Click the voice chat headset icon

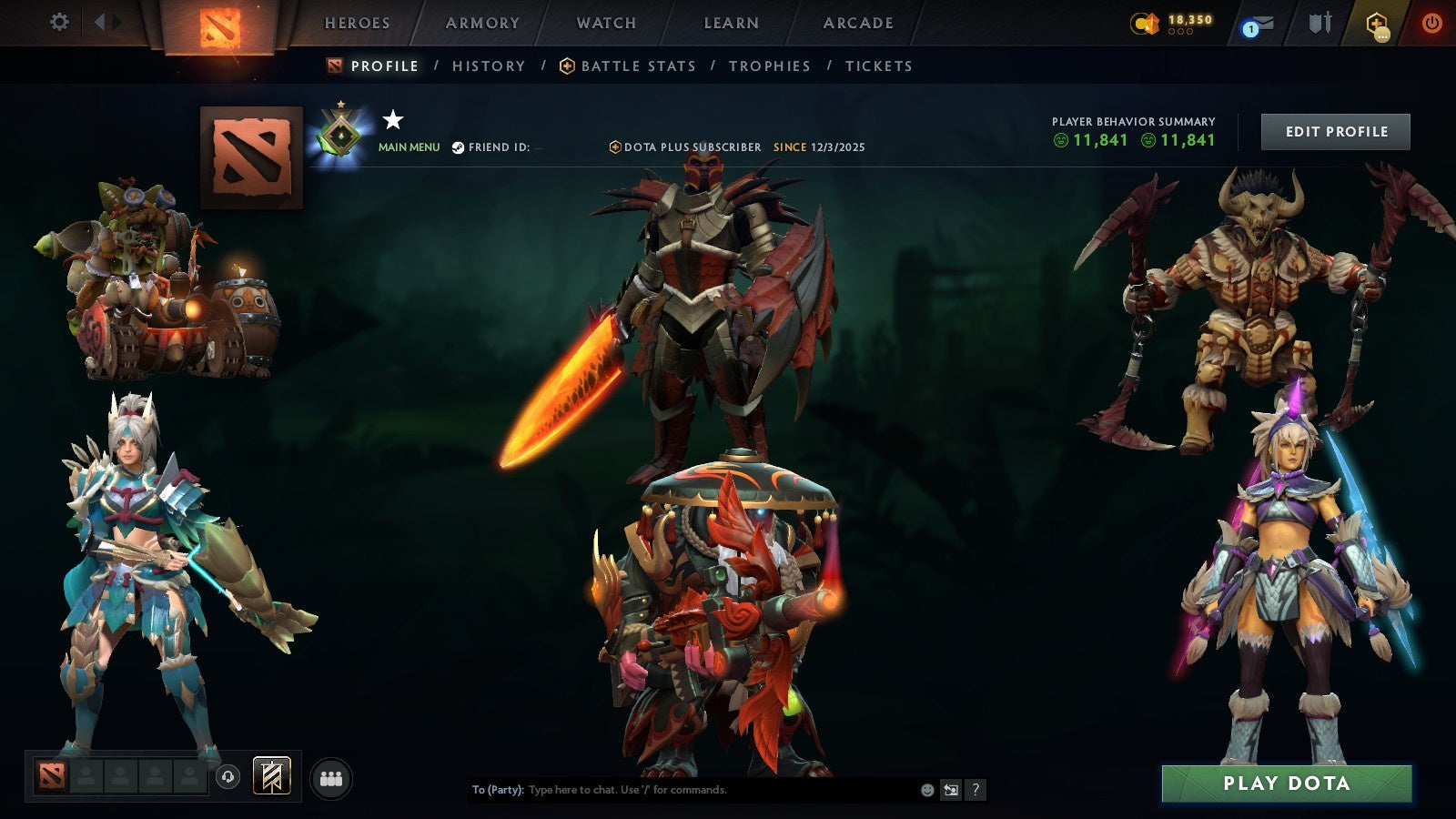pos(226,775)
